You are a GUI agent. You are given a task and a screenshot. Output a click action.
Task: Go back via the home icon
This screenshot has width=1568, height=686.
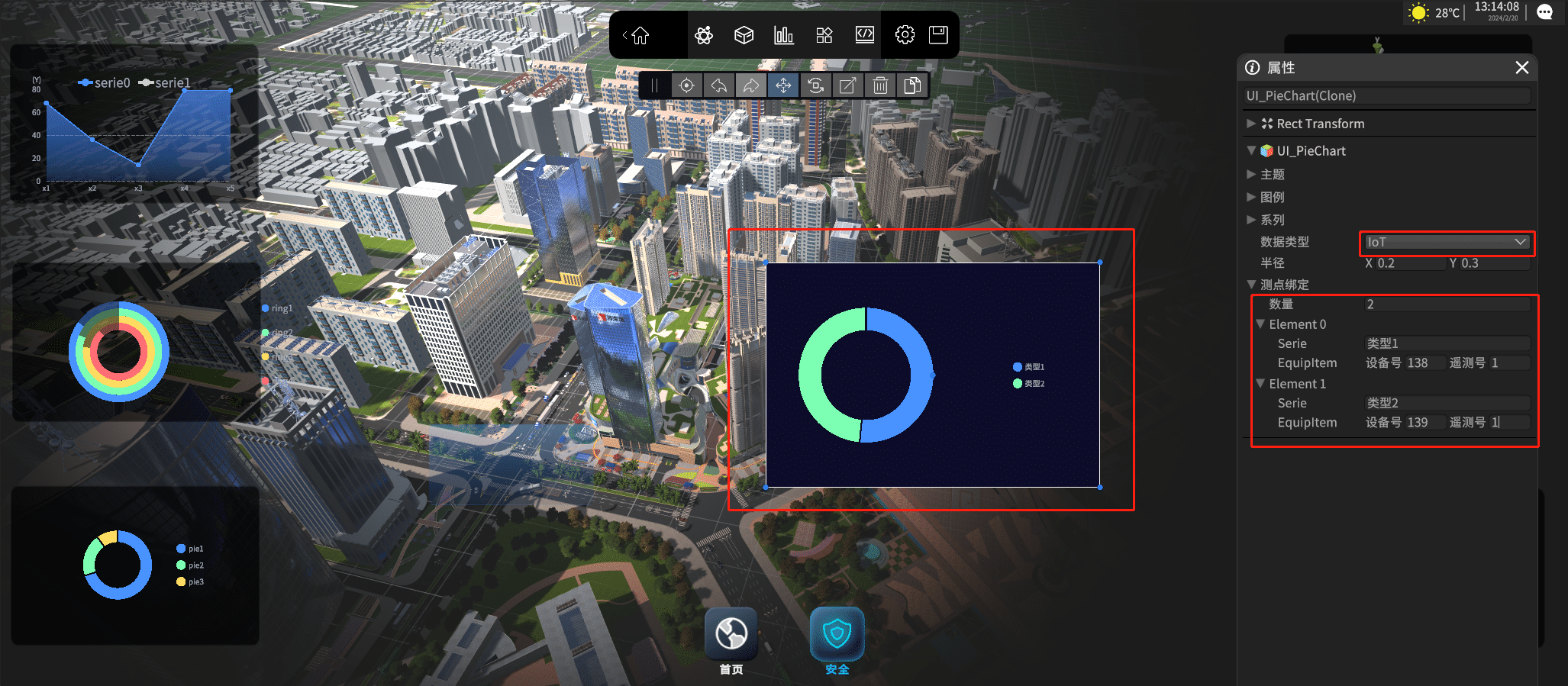pyautogui.click(x=640, y=35)
